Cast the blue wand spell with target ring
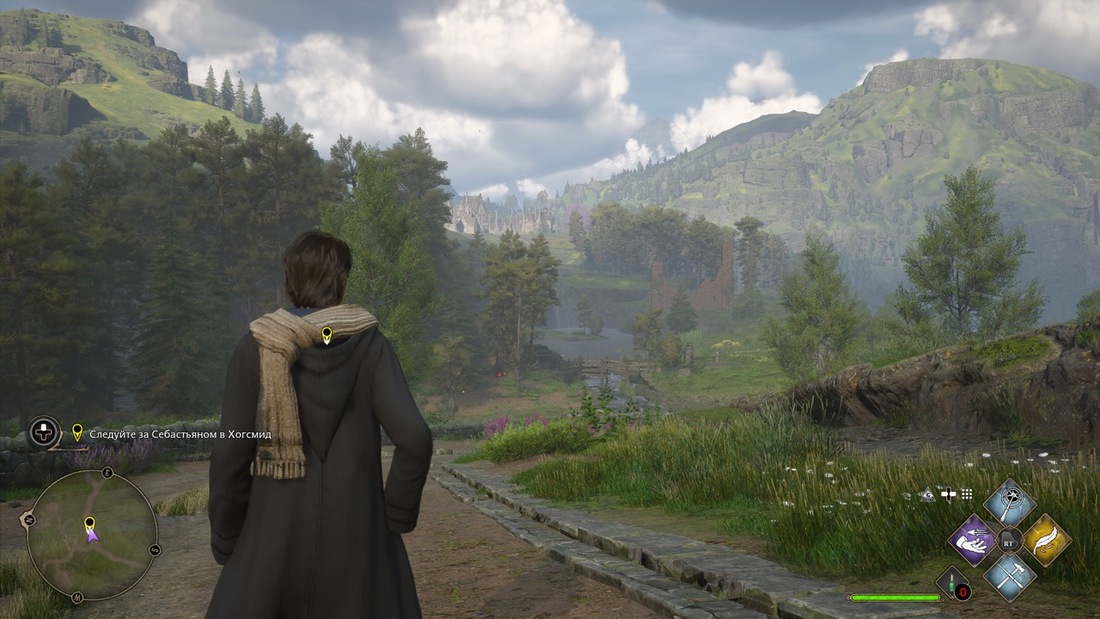1100x619 pixels. point(1010,503)
